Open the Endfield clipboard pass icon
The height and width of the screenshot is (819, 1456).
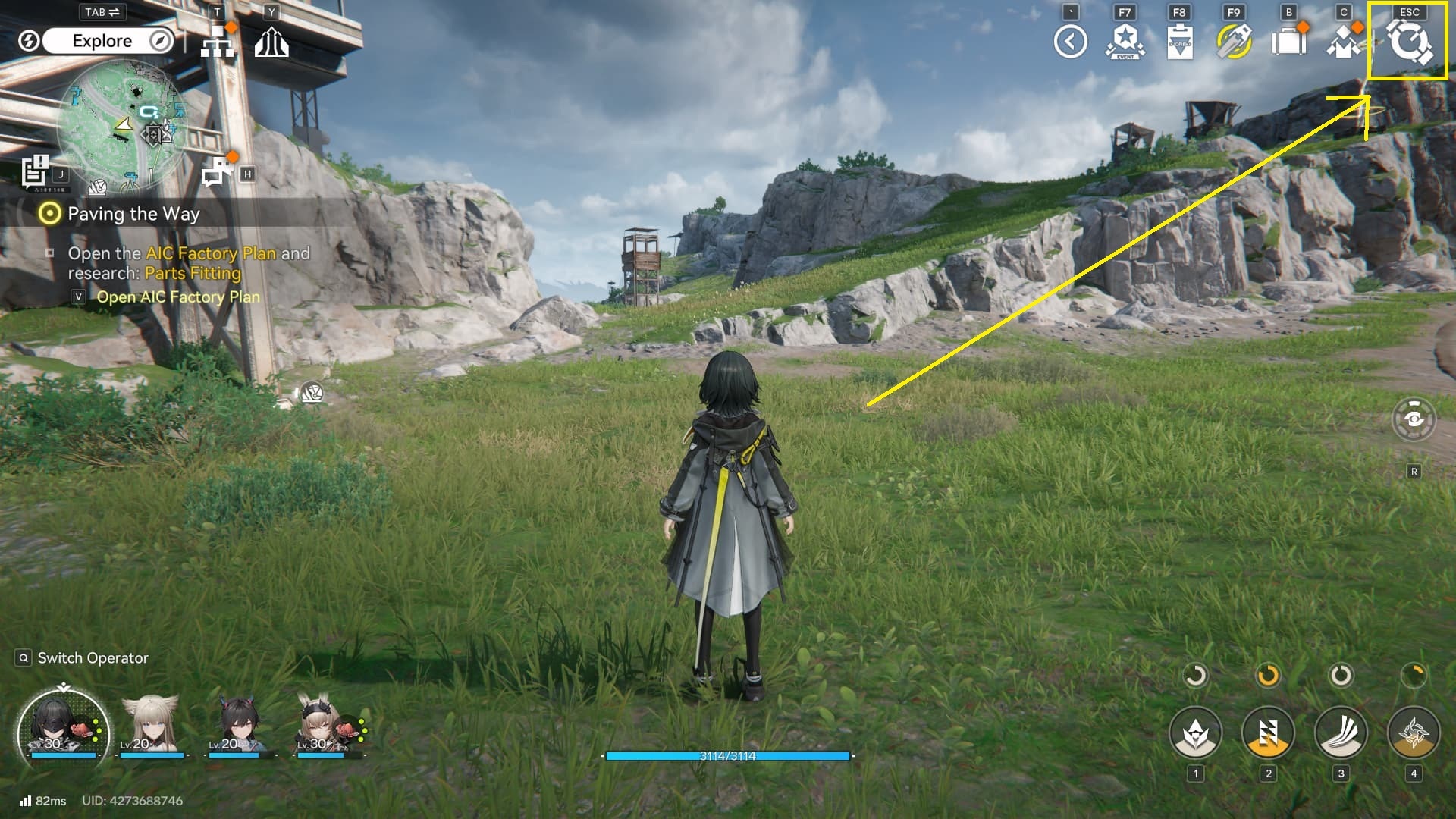(1179, 42)
